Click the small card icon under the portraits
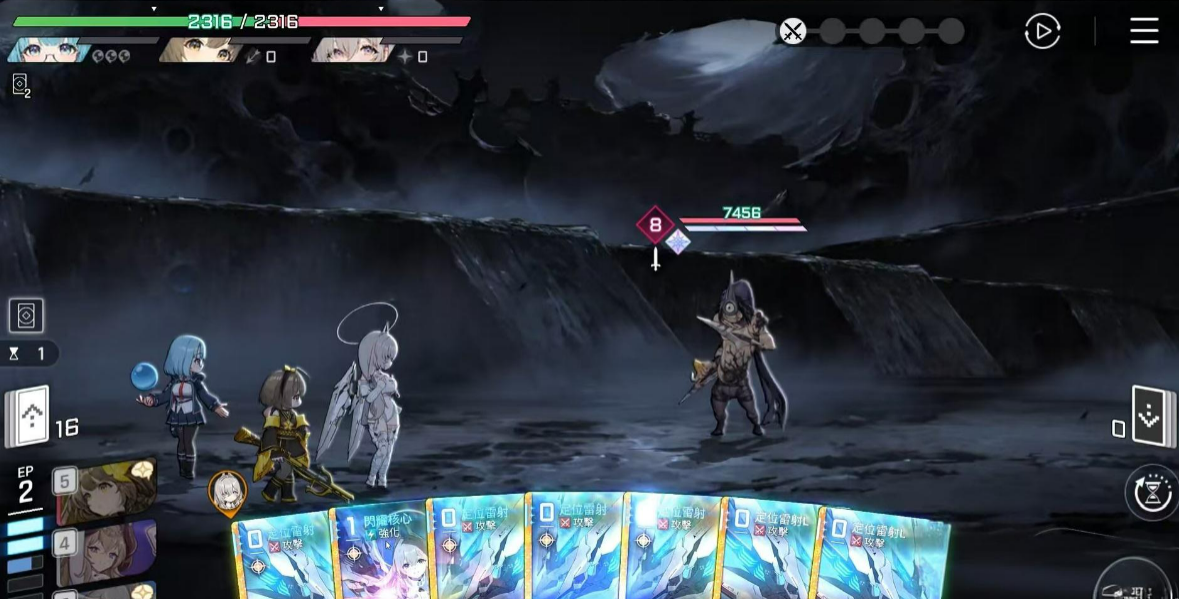 20,85
